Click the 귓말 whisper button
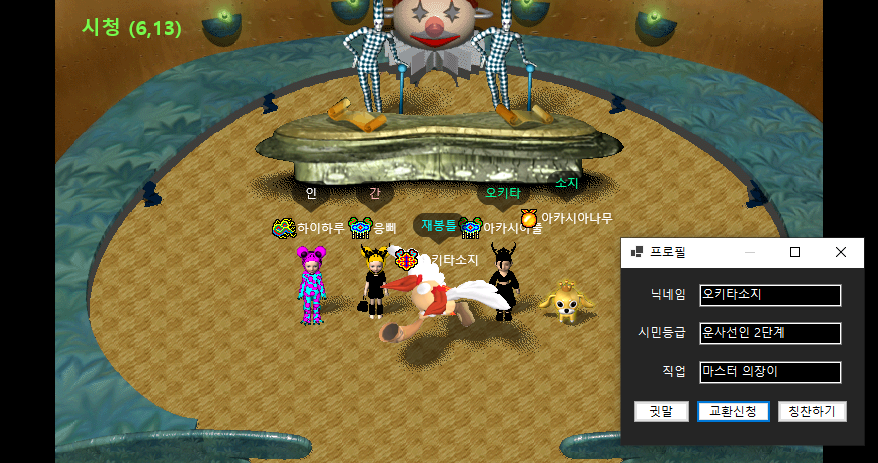This screenshot has width=878, height=463. pos(661,411)
